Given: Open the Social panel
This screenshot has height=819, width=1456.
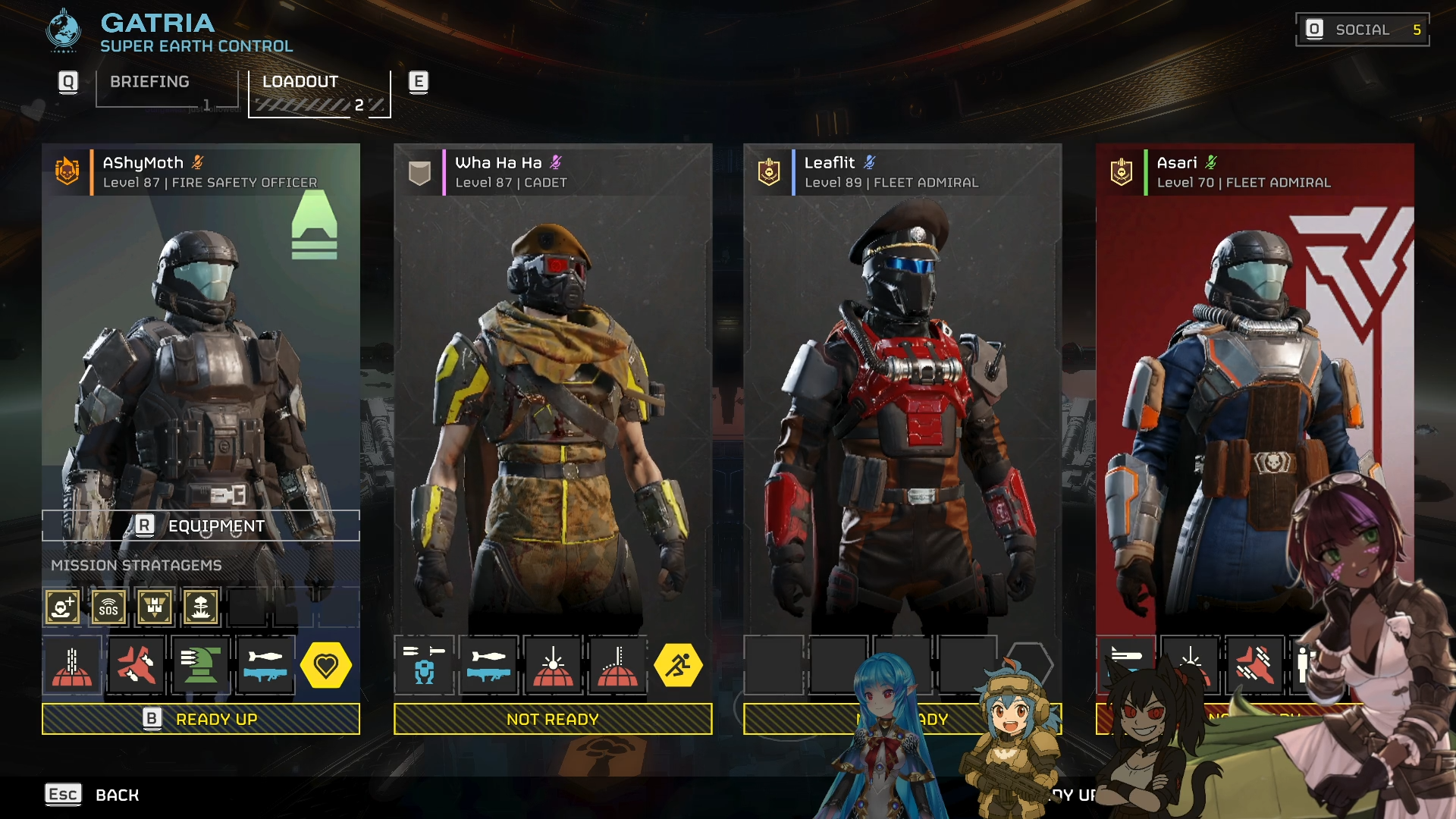Looking at the screenshot, I should 1362,30.
